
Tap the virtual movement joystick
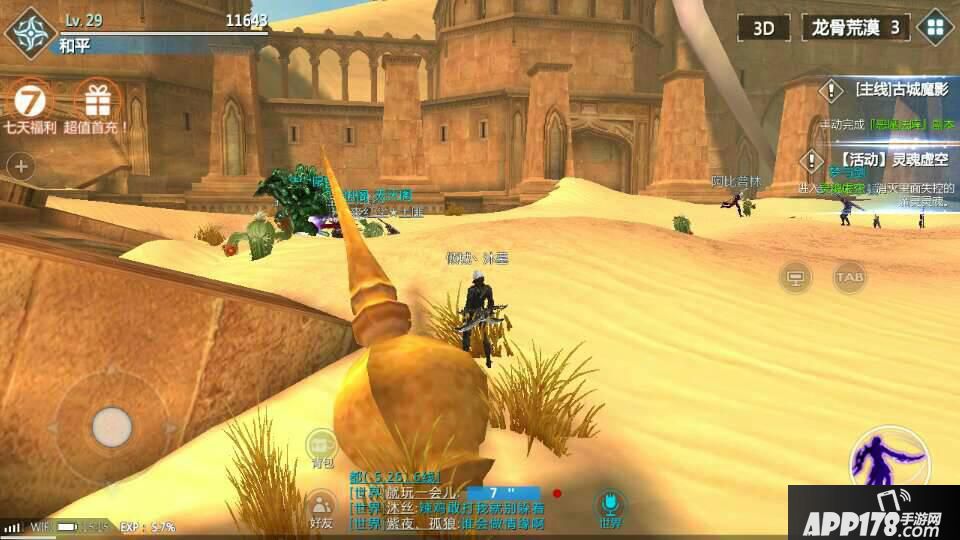tap(112, 427)
